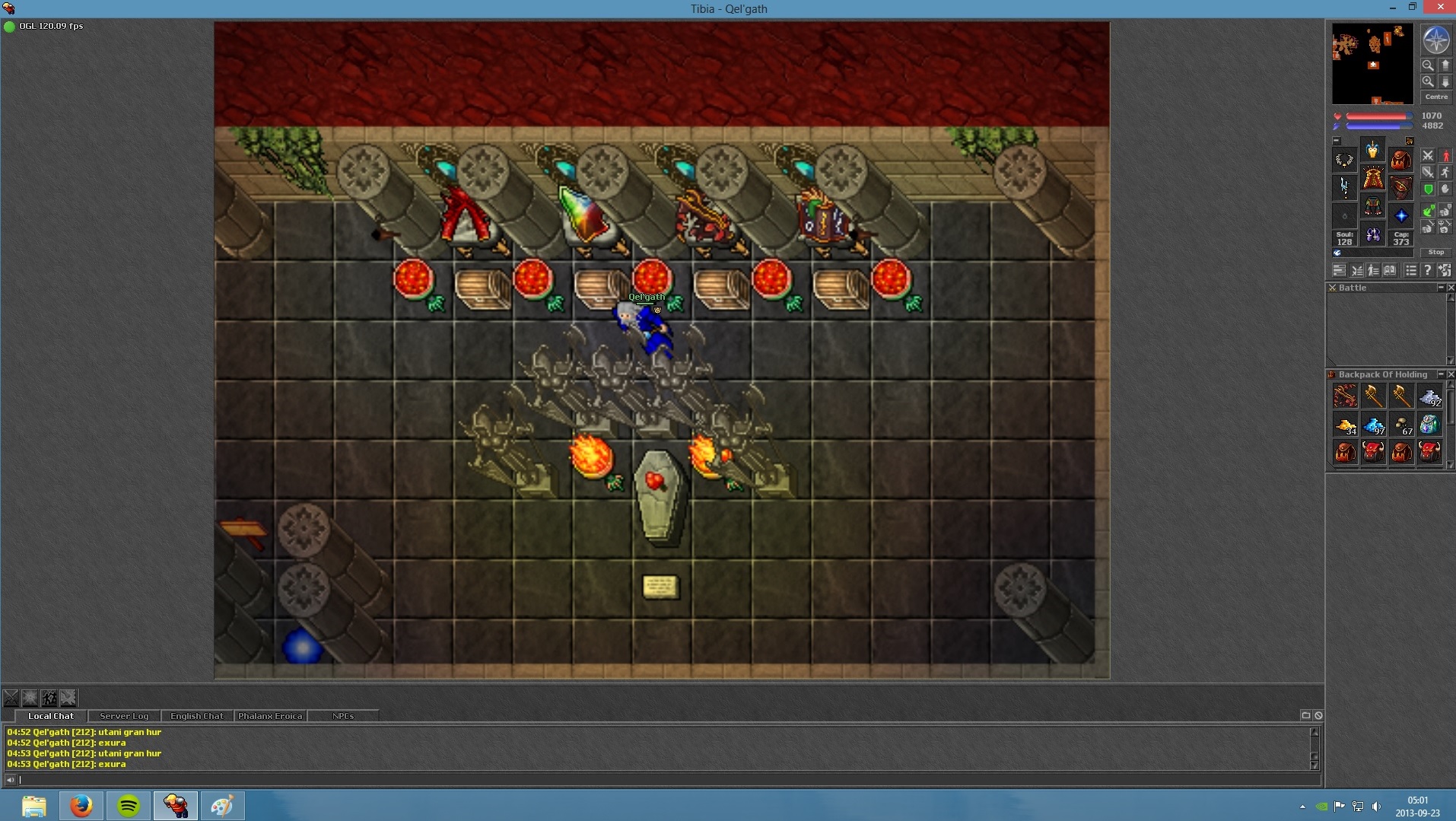Minimize the Backpack Of Holding panel

pos(1440,374)
